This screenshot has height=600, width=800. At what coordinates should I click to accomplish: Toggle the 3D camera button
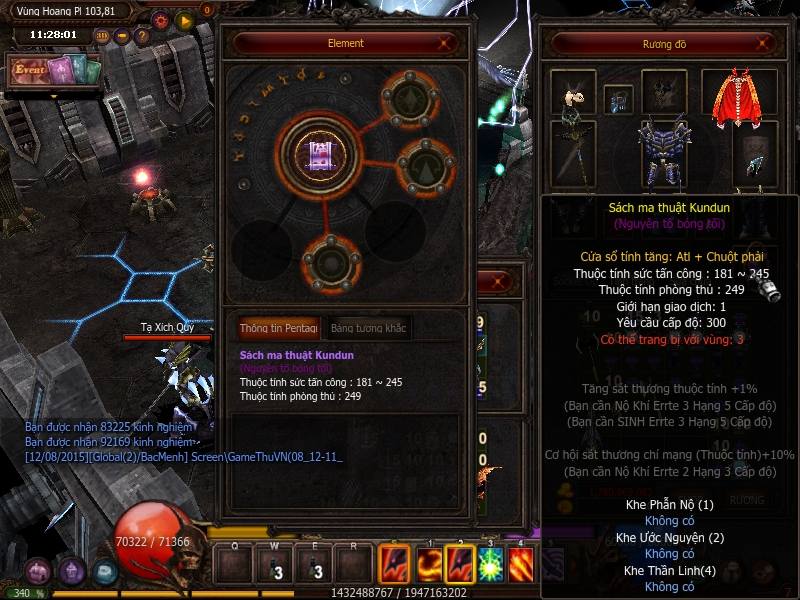pos(102,35)
